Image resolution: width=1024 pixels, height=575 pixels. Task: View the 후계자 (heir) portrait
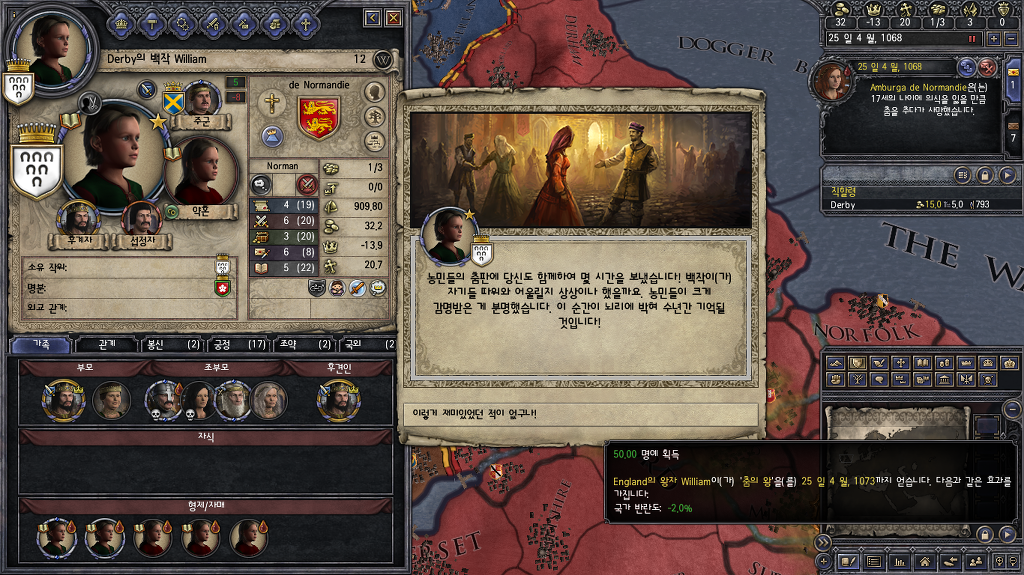77,219
